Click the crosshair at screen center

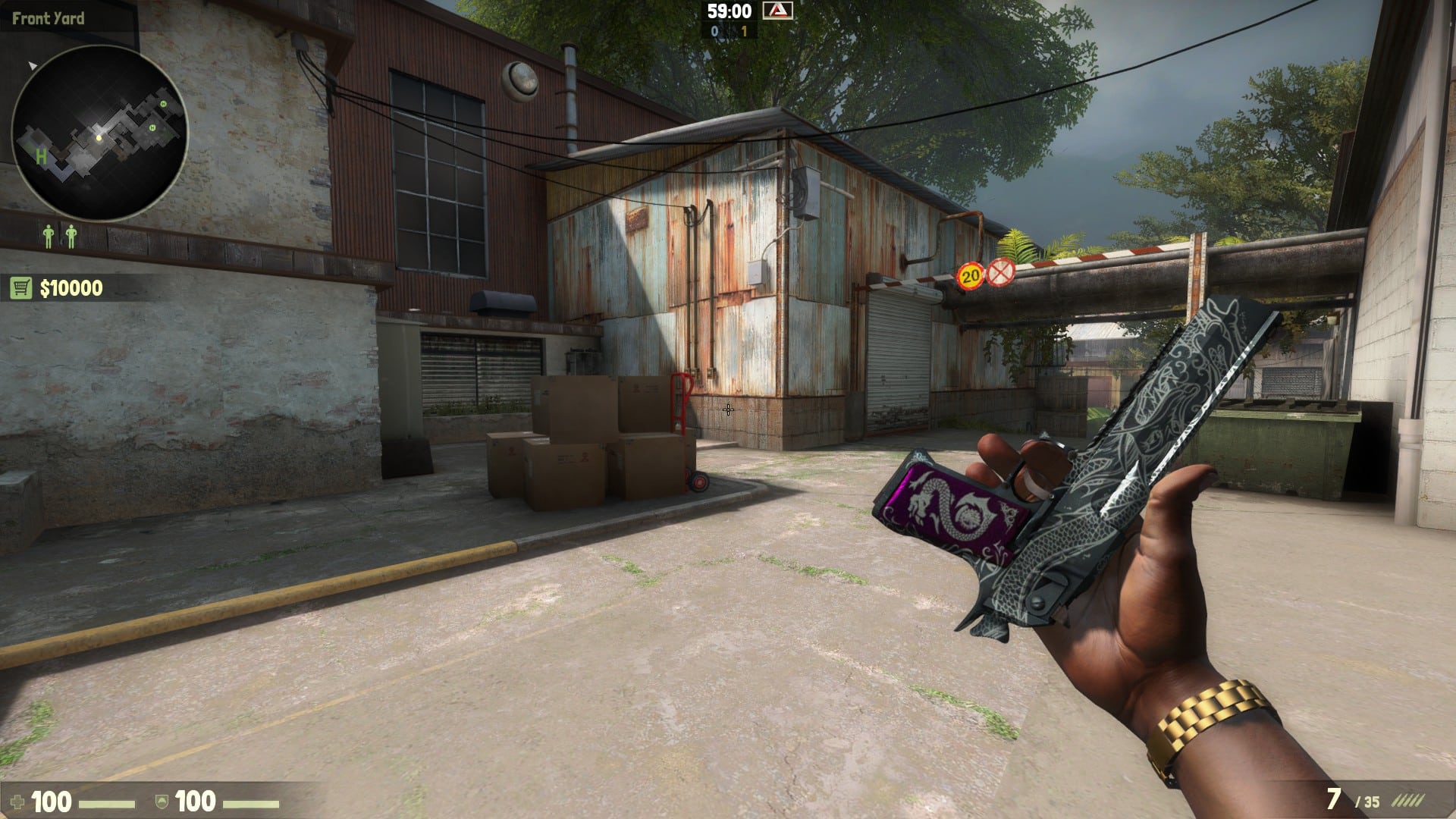(x=728, y=409)
